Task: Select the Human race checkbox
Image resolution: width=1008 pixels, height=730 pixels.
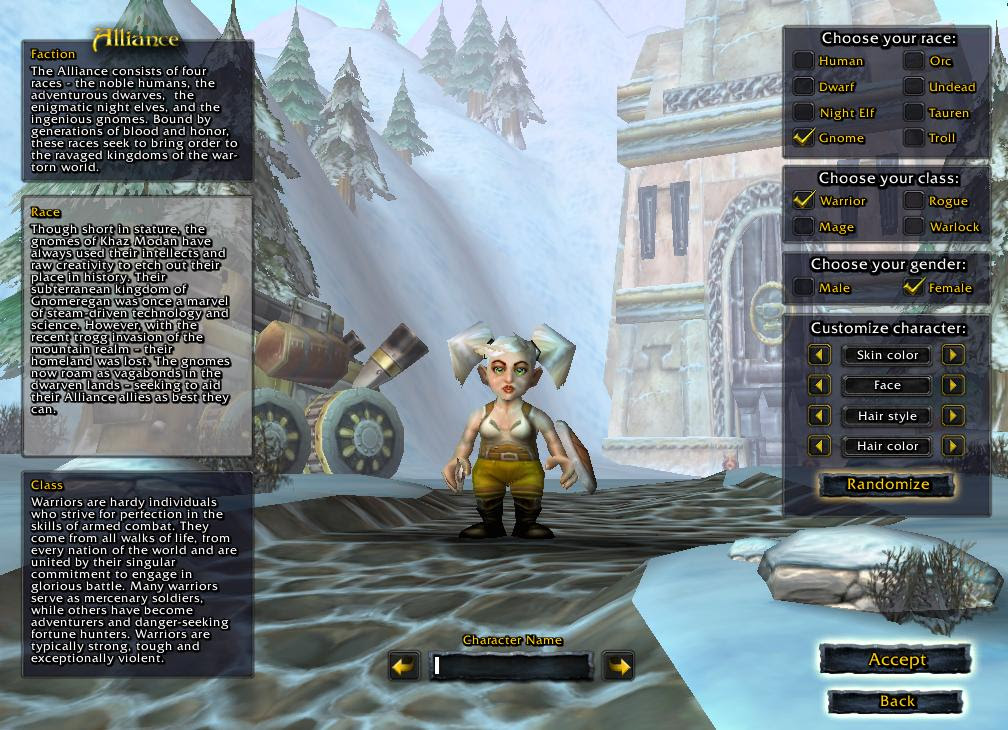Action: tap(804, 61)
